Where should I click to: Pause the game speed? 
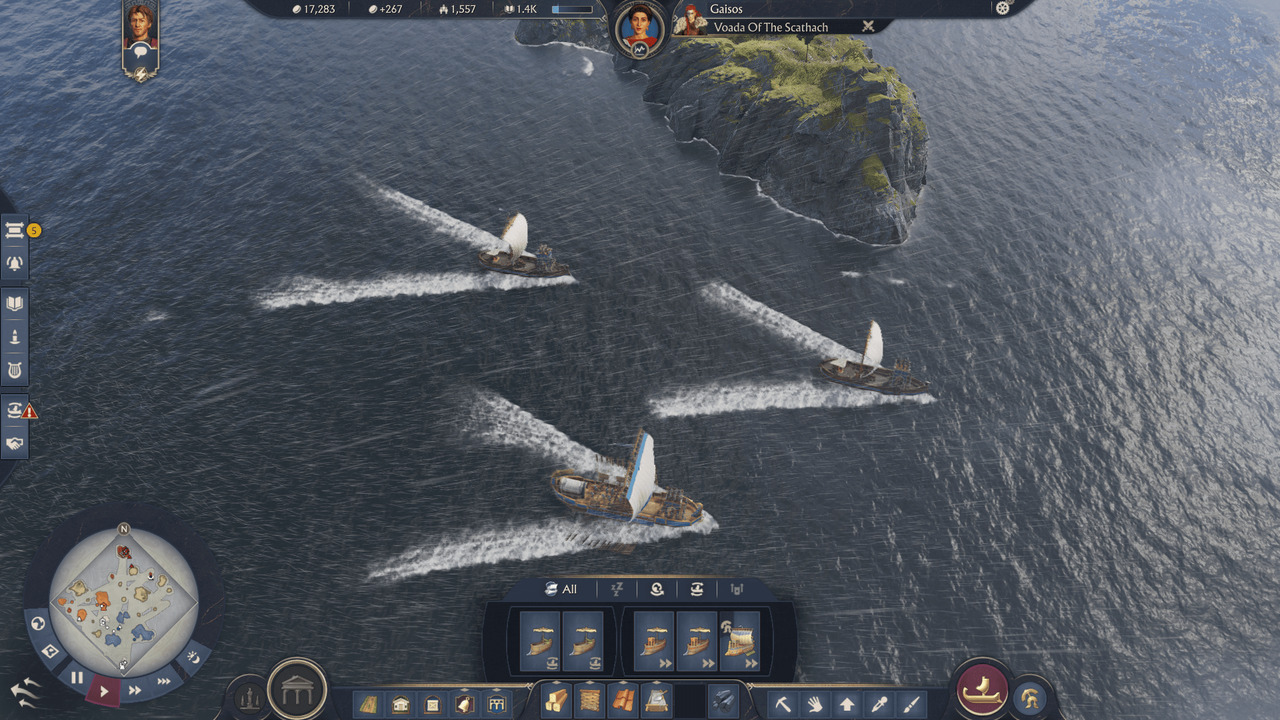[x=77, y=677]
